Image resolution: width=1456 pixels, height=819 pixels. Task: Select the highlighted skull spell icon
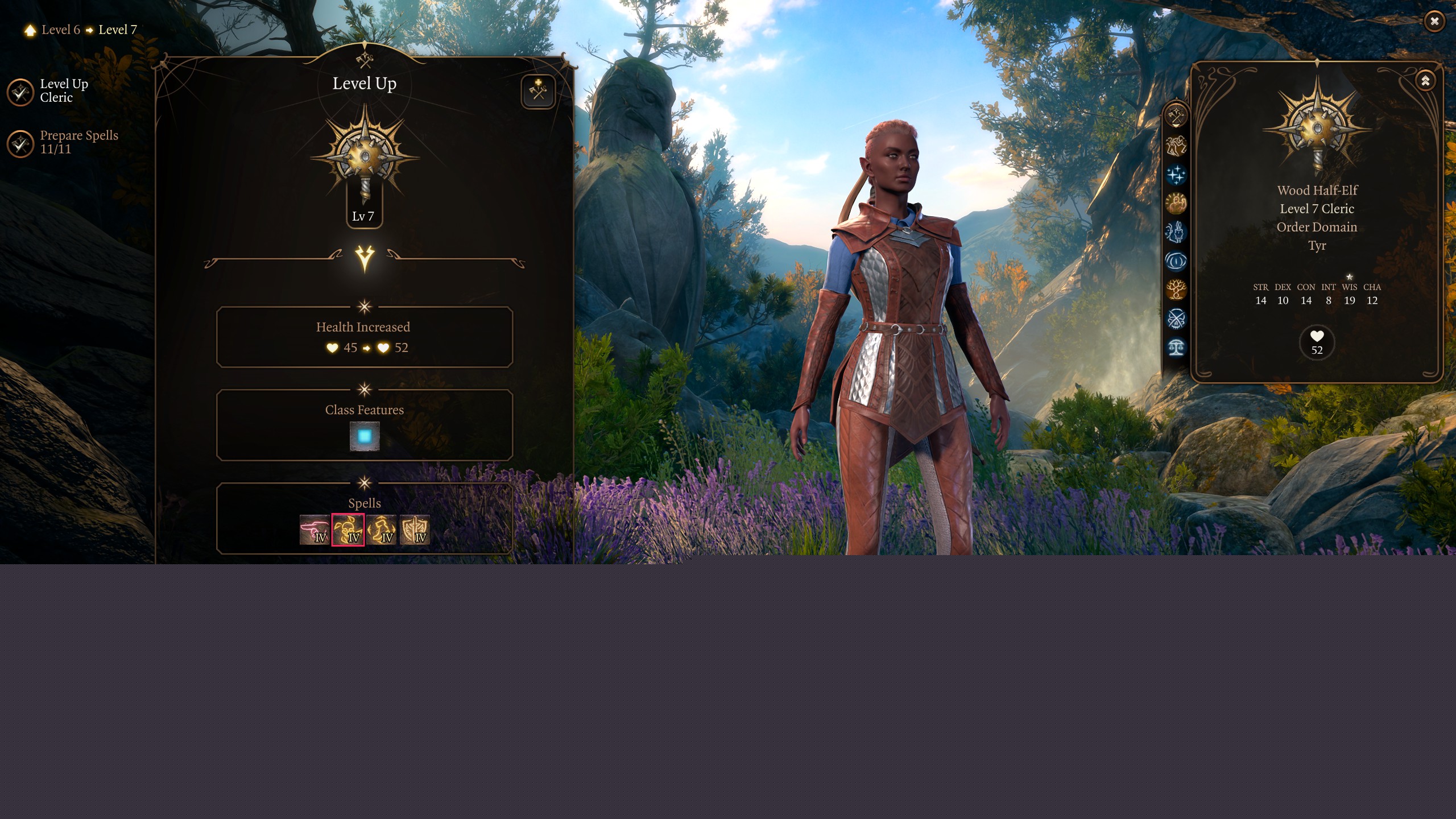(x=348, y=530)
